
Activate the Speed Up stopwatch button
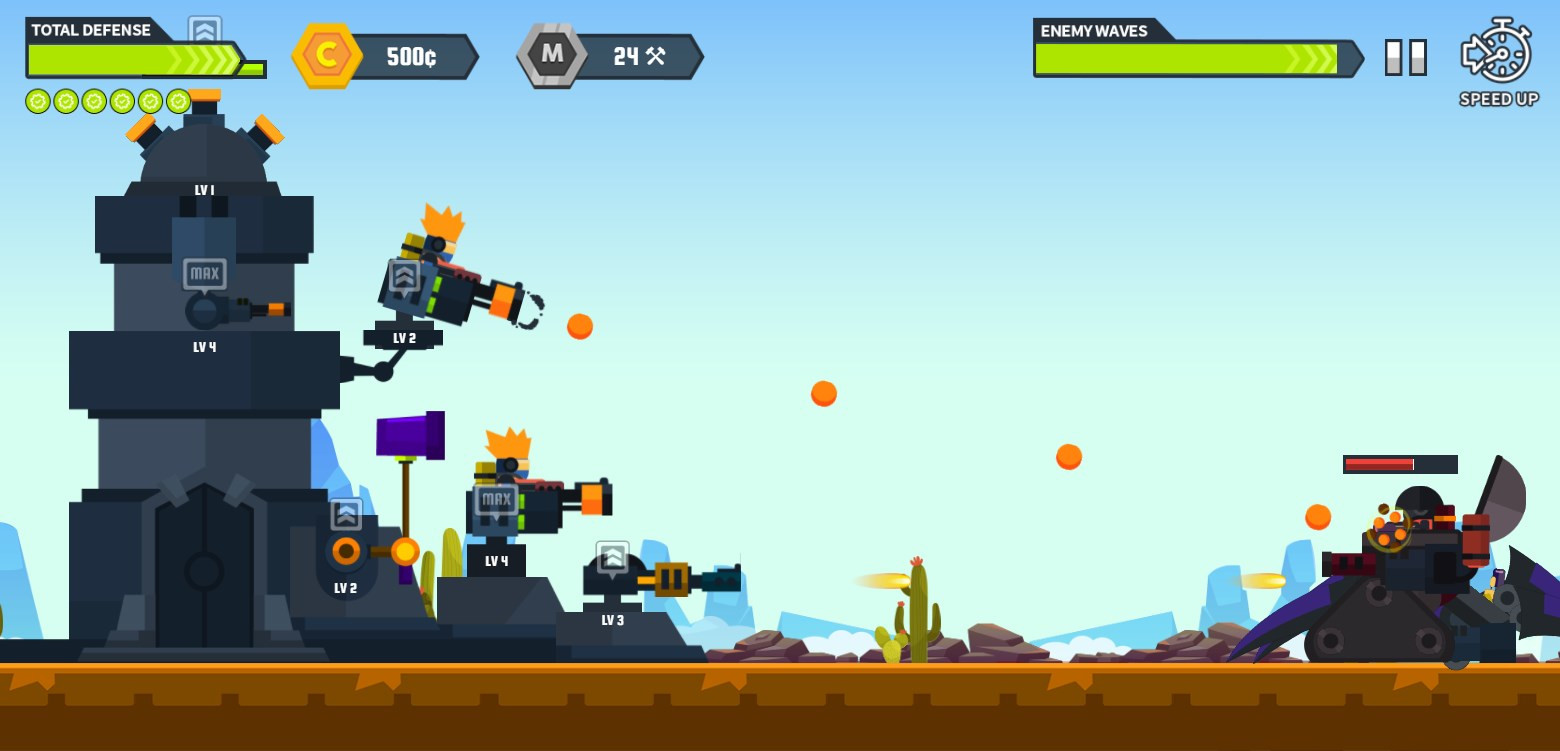click(x=1497, y=52)
